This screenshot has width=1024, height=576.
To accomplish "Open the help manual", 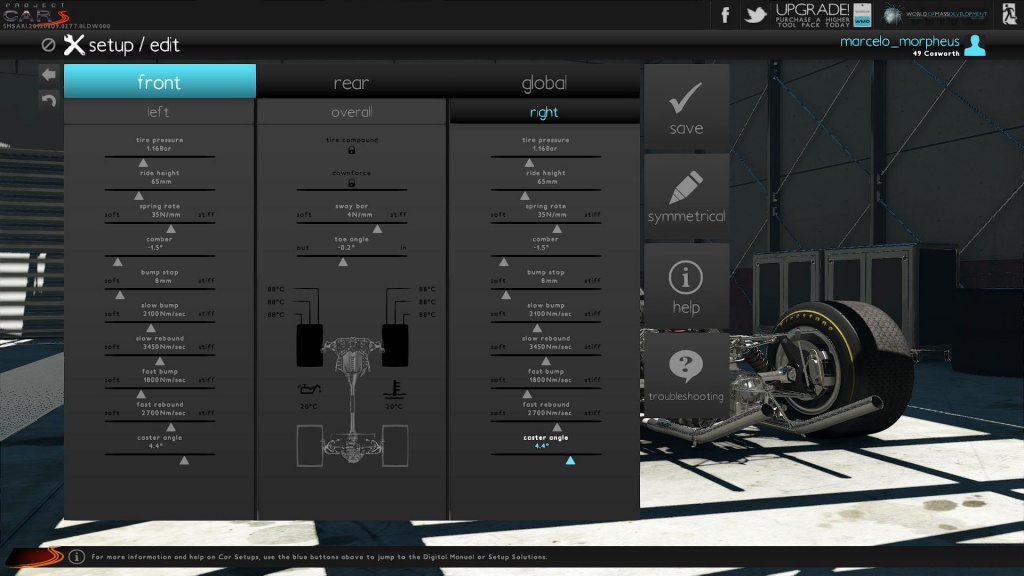I will 686,286.
